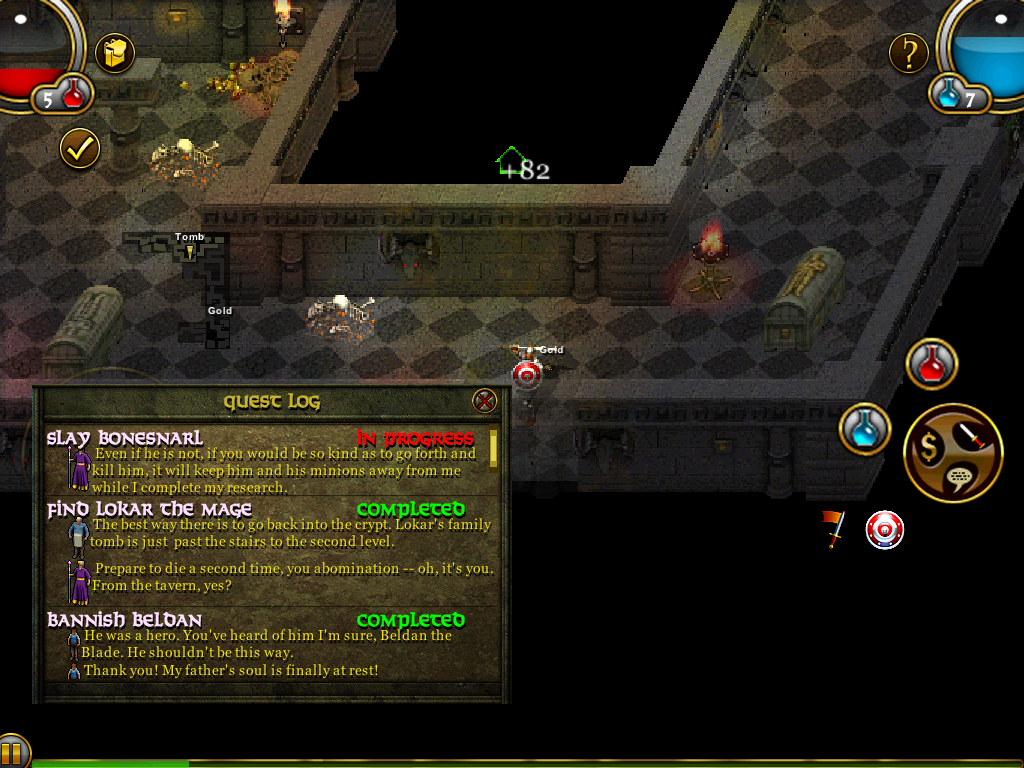
Task: Open the question mark help button
Action: [x=909, y=53]
